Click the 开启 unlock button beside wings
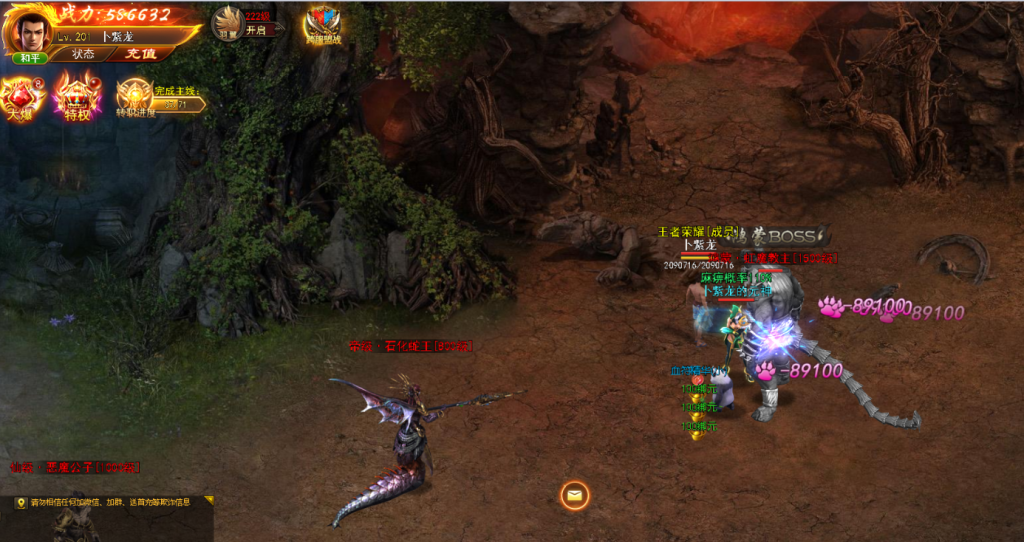This screenshot has height=542, width=1024. click(258, 30)
